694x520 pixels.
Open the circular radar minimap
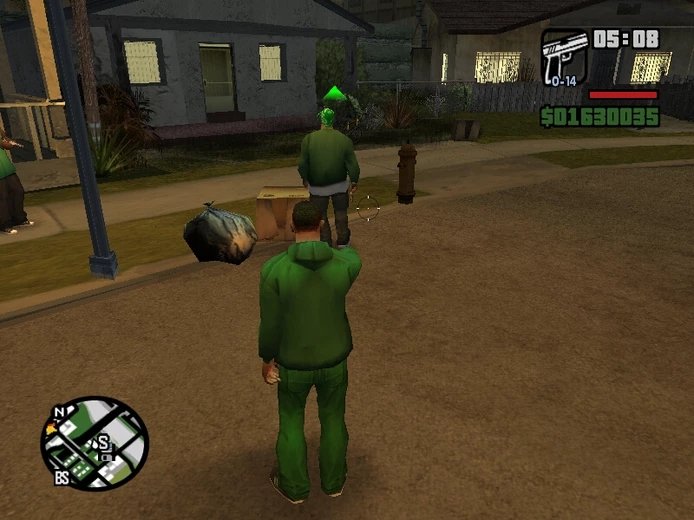(95, 444)
